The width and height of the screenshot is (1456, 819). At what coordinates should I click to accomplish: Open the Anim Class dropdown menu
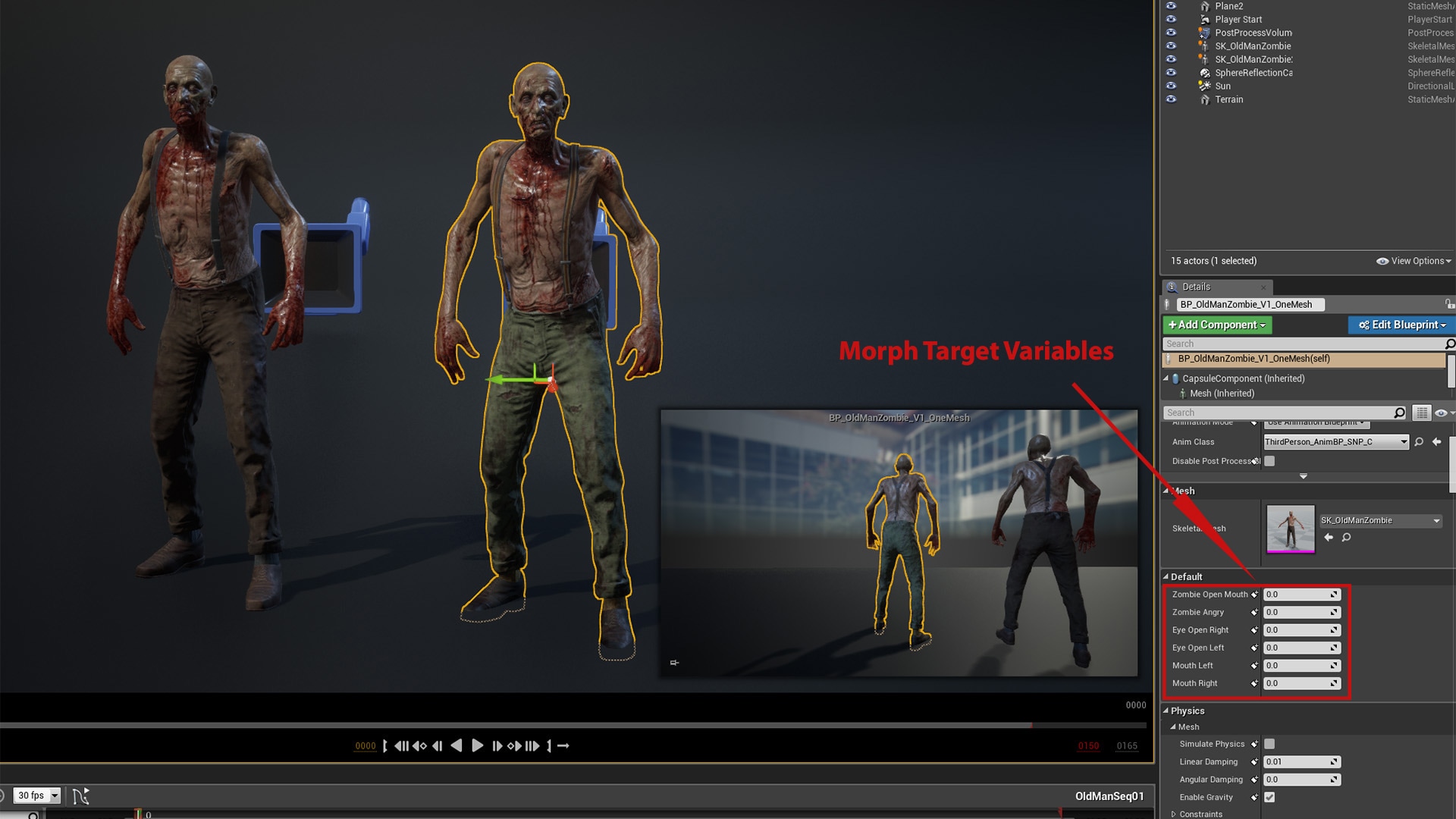tap(1404, 441)
